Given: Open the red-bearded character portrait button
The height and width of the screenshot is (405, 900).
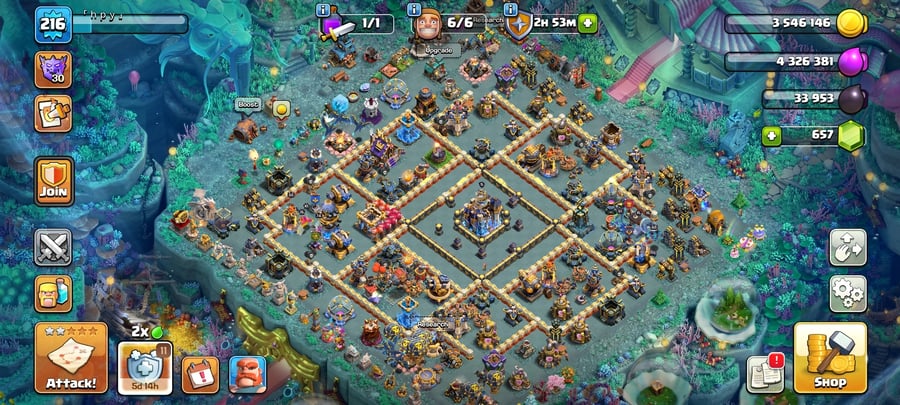Looking at the screenshot, I should coord(247,374).
